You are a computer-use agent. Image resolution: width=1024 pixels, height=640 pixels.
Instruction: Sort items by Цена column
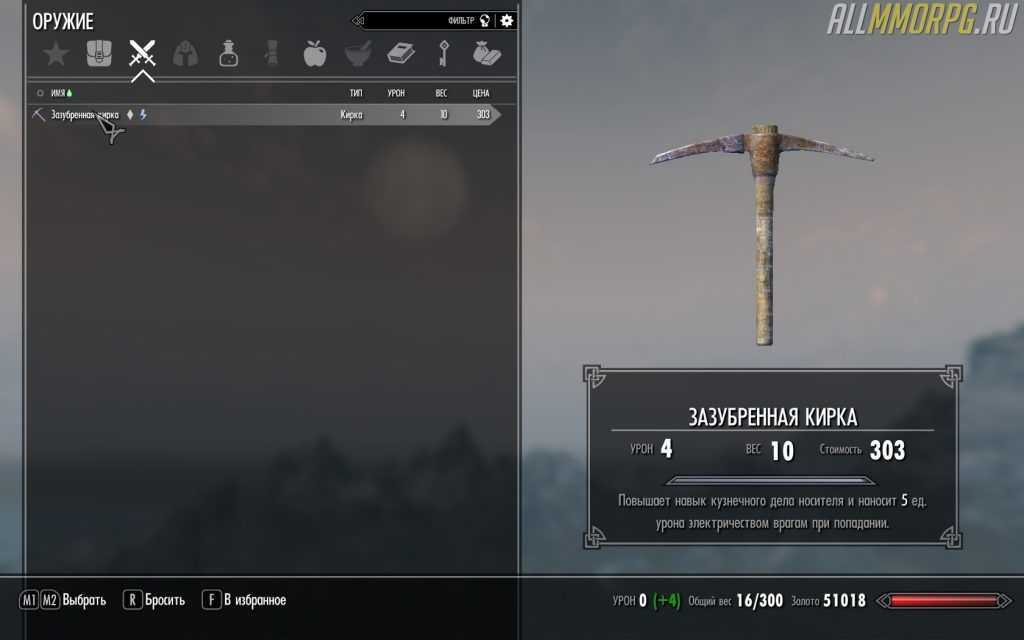(x=481, y=93)
